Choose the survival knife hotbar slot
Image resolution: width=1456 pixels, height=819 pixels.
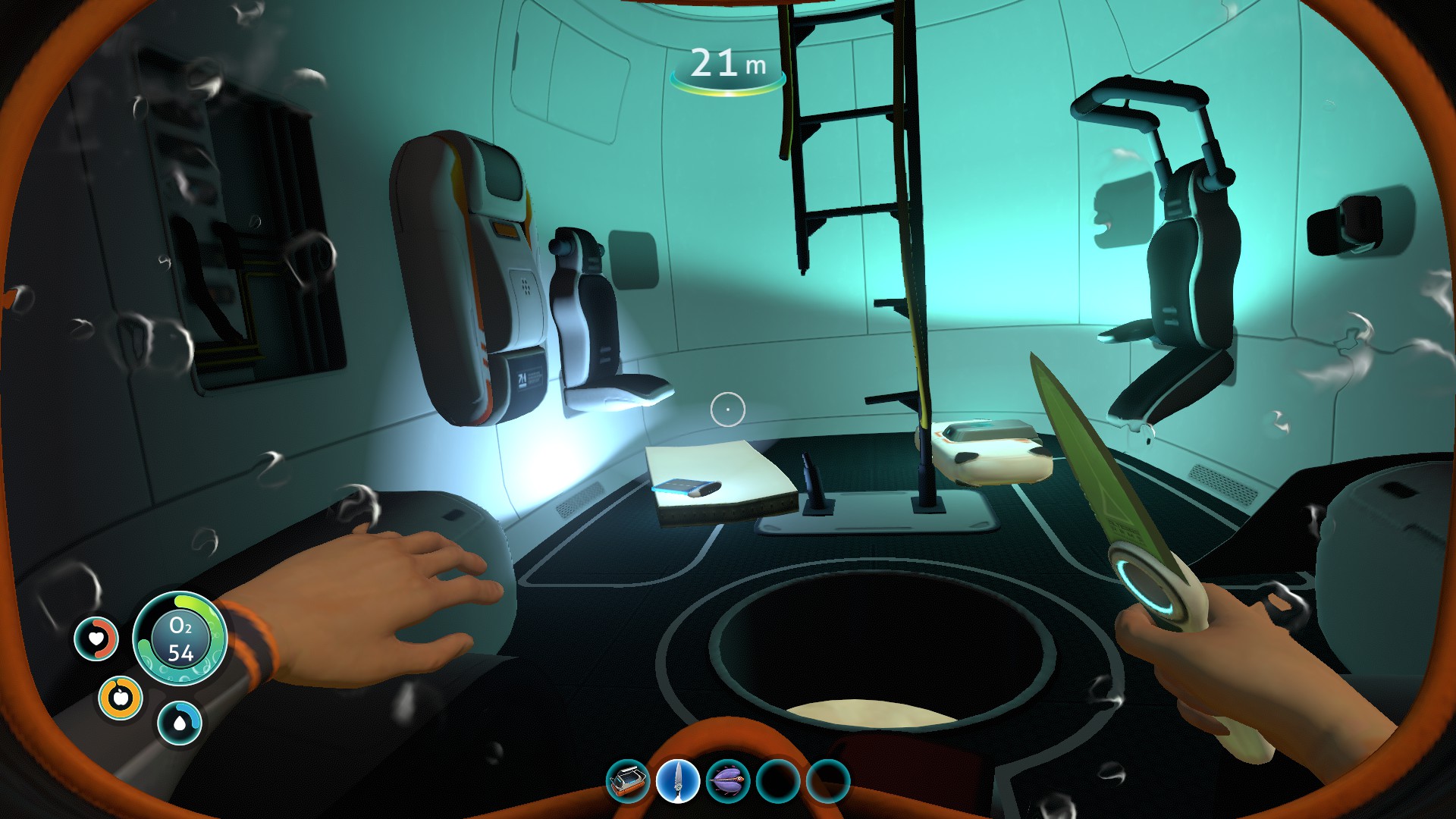677,780
